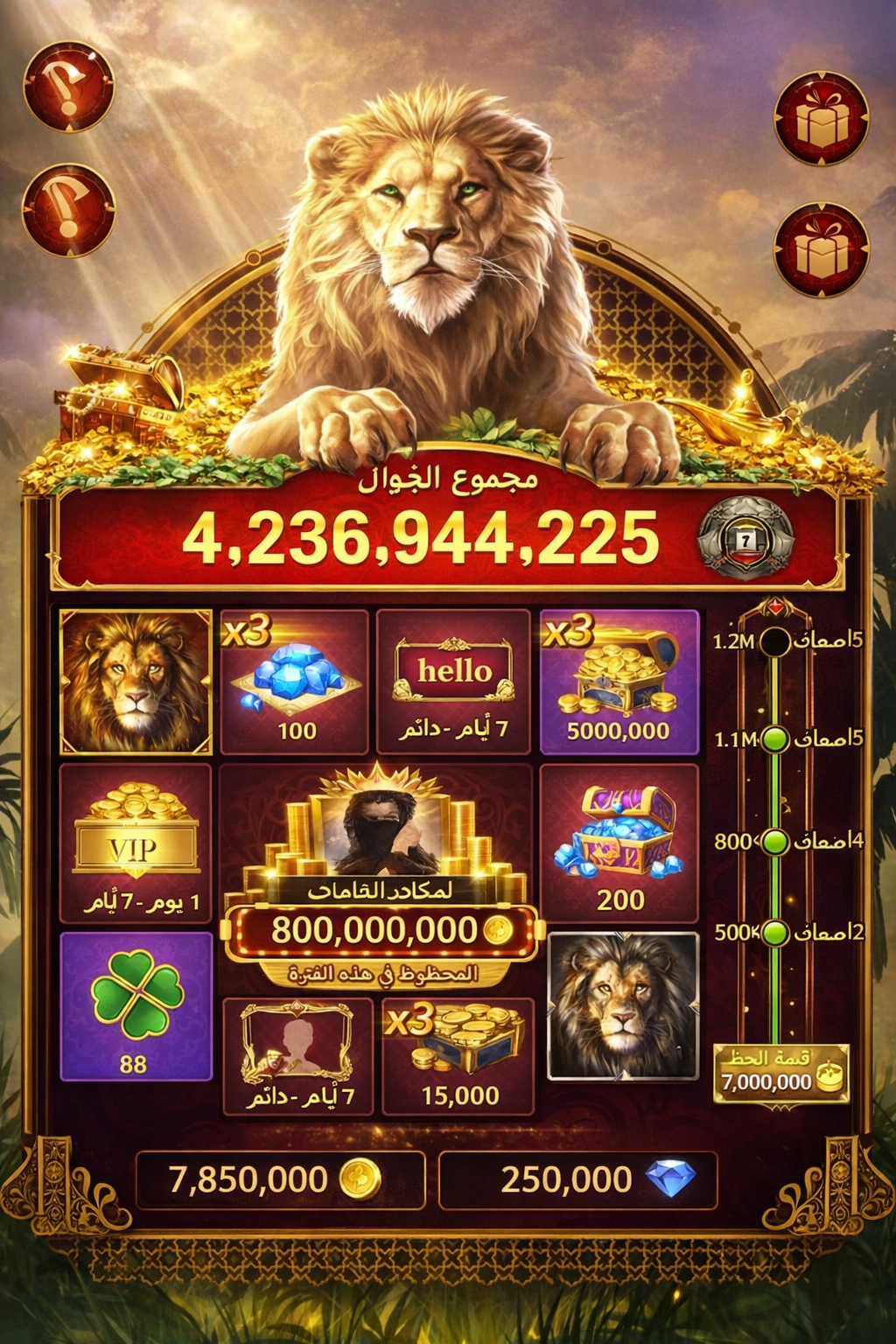The width and height of the screenshot is (896, 1344).
Task: Click the 500K green milestone node
Action: (x=774, y=933)
